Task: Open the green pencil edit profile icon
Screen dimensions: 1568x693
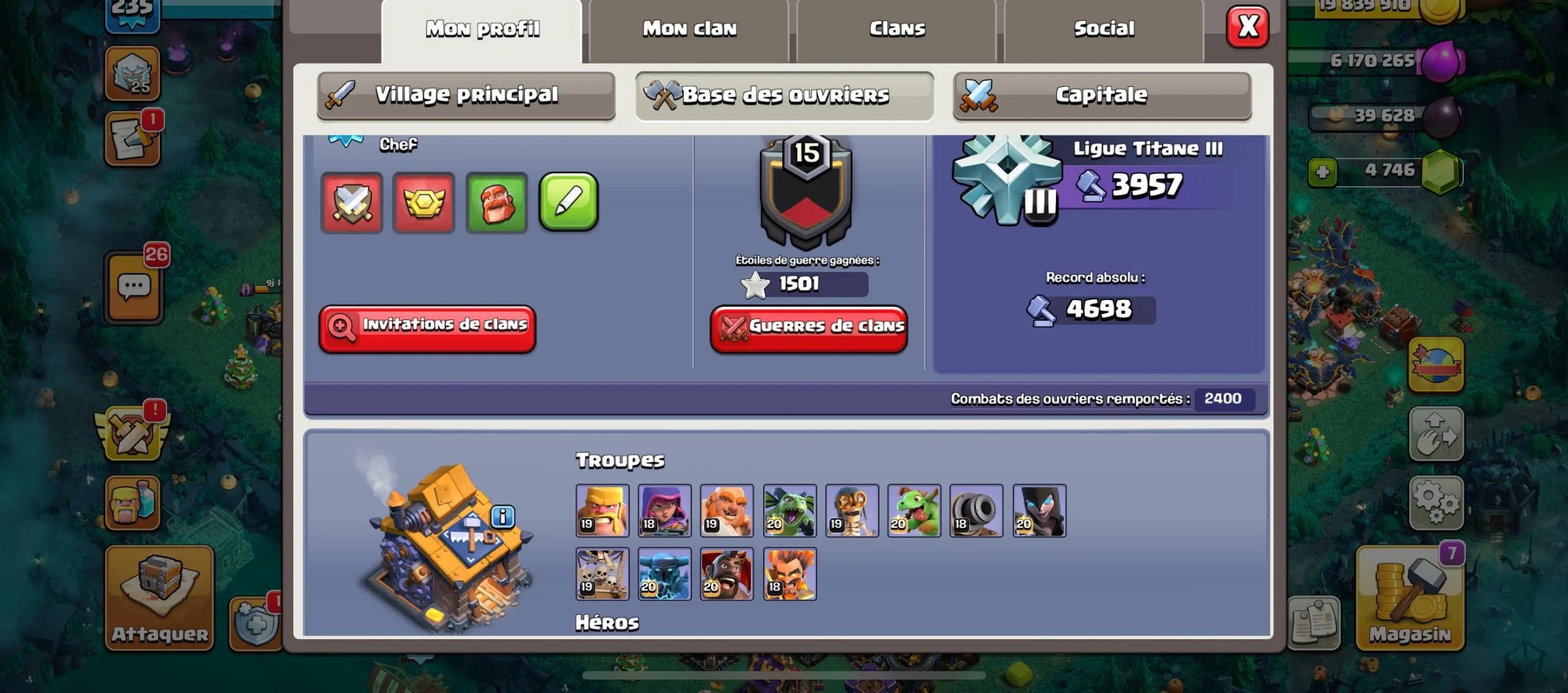Action: (x=567, y=203)
